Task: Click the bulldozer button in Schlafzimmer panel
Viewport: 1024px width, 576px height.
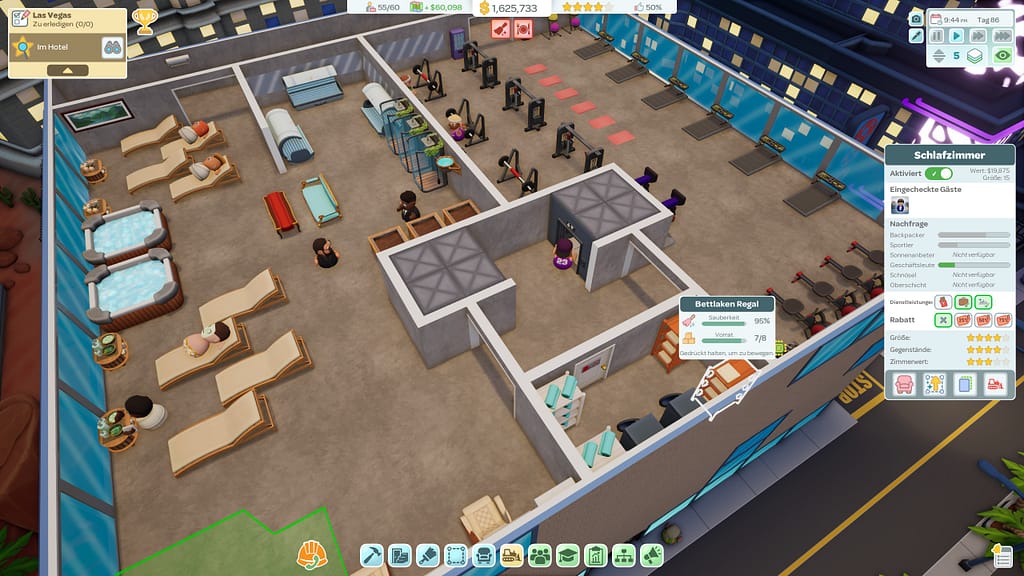Action: coord(995,384)
